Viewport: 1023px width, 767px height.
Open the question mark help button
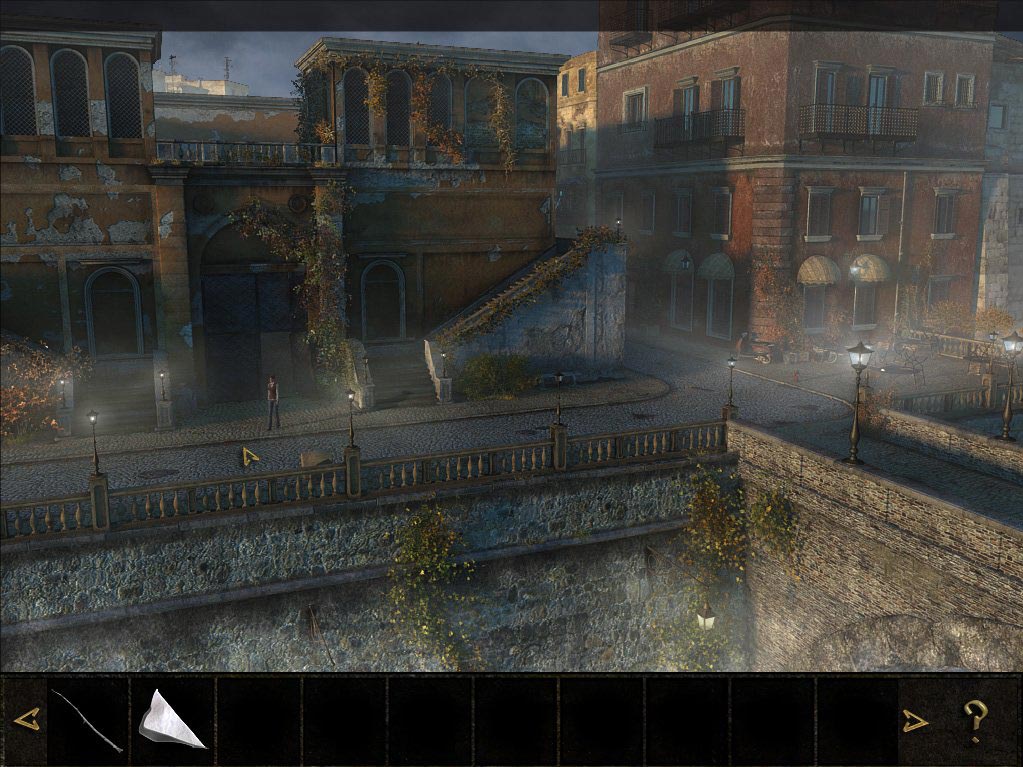click(975, 720)
